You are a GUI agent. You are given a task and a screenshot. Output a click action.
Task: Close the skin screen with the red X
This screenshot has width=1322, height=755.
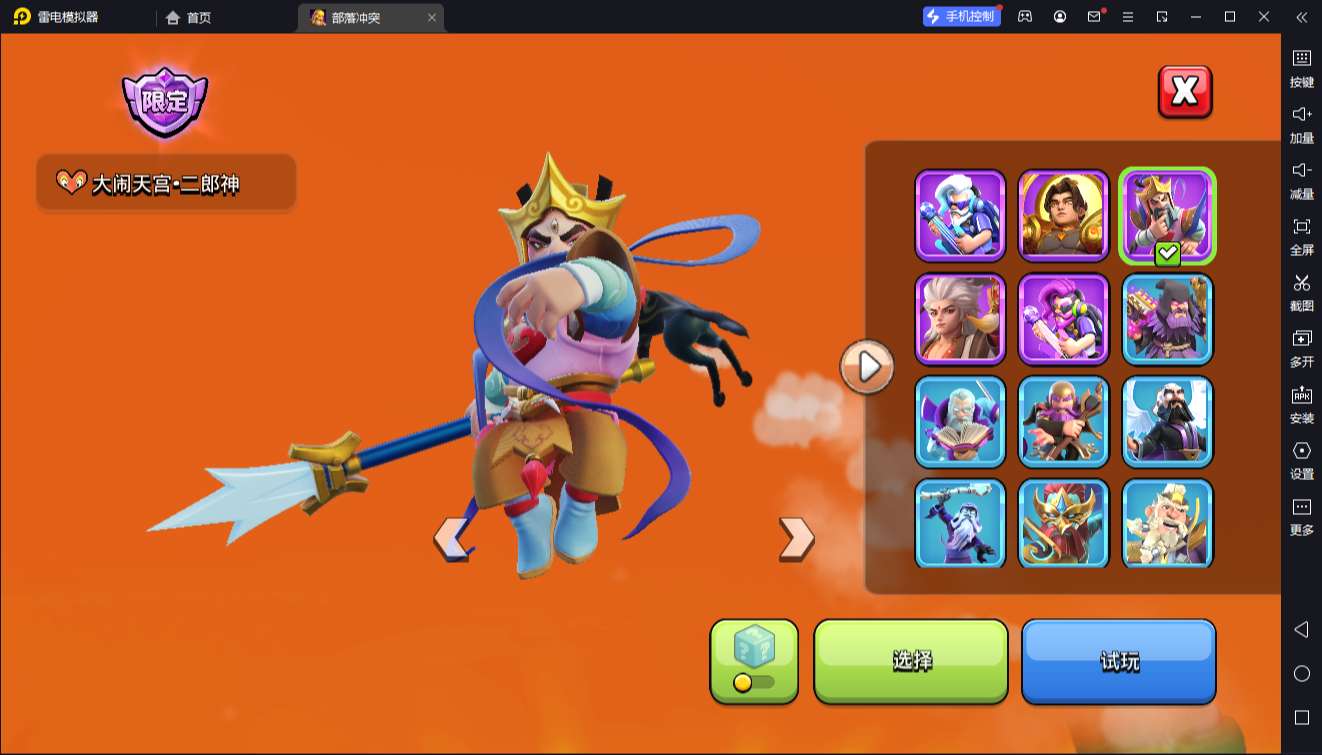[x=1185, y=92]
